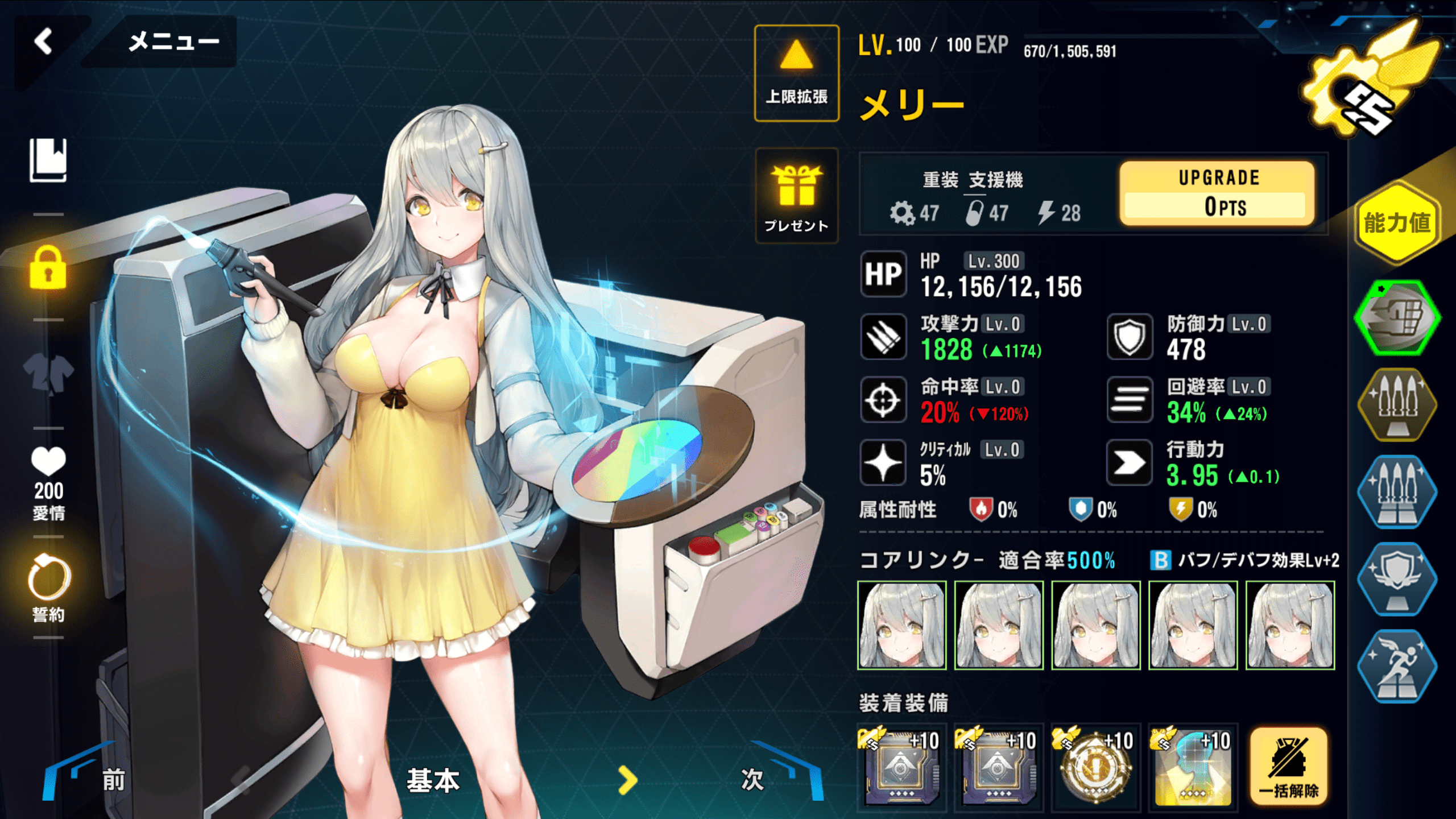Screen dimensions: 1456x819
Task: Tap the 上限拡張 limit expansion button
Action: click(x=796, y=73)
